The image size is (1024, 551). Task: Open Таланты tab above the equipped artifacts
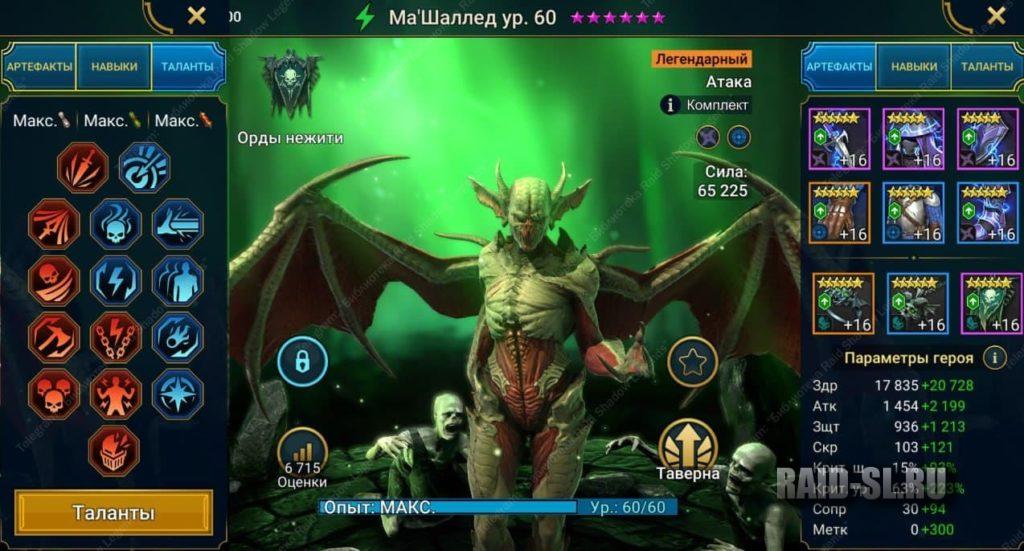987,66
